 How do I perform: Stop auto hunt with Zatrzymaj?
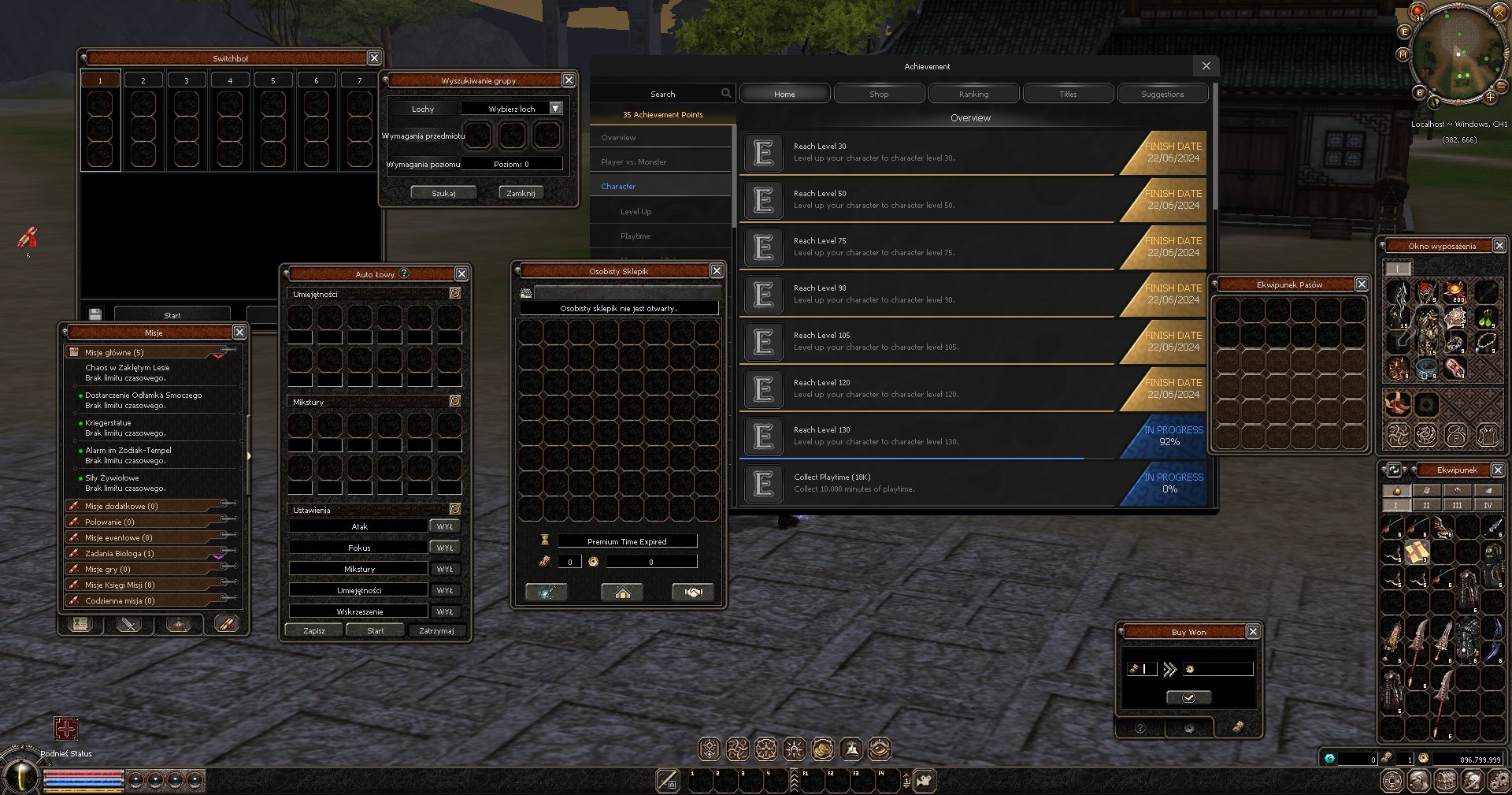point(436,630)
